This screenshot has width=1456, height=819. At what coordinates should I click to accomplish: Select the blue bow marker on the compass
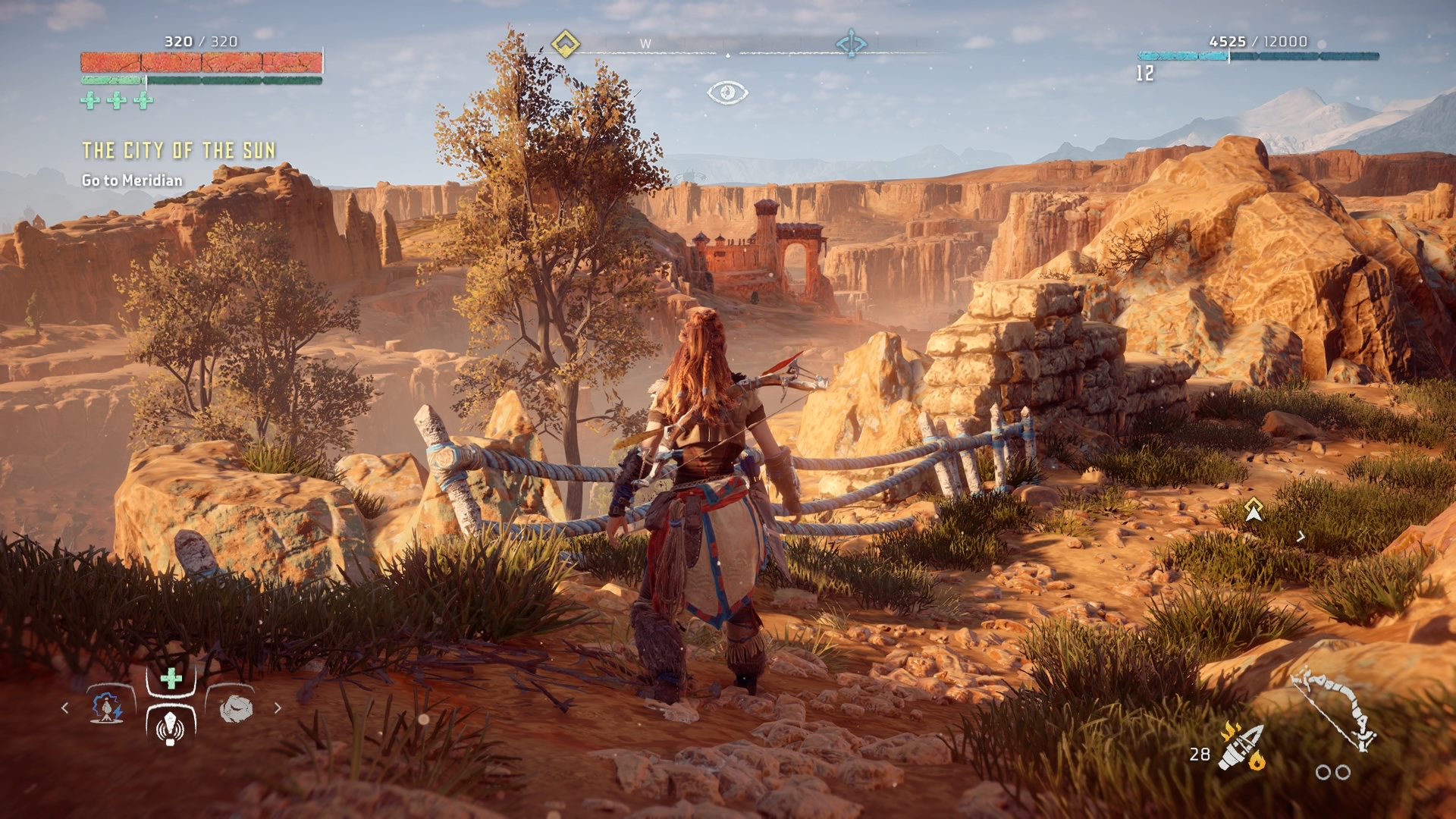851,44
